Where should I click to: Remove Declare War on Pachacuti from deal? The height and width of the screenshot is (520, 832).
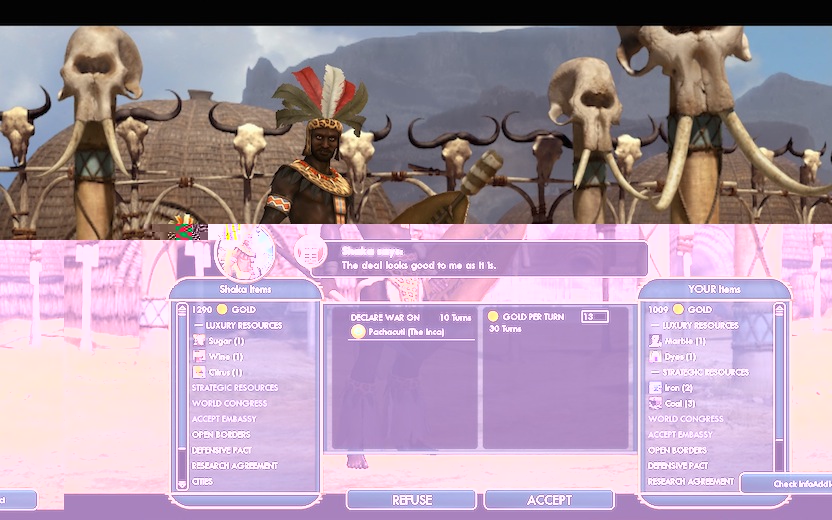click(384, 331)
